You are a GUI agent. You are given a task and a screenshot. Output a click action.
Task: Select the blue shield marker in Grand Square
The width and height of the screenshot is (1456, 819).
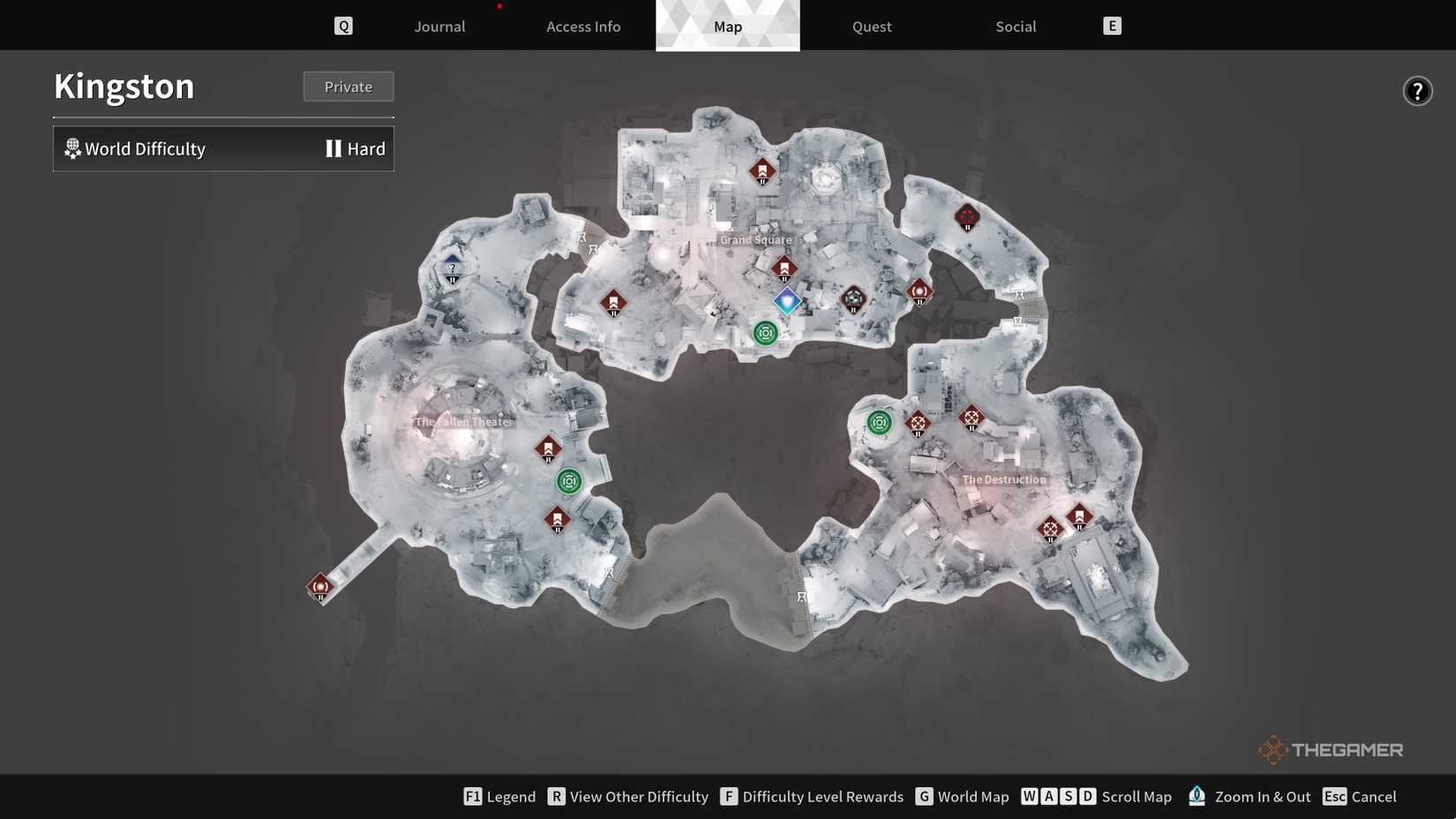point(785,300)
